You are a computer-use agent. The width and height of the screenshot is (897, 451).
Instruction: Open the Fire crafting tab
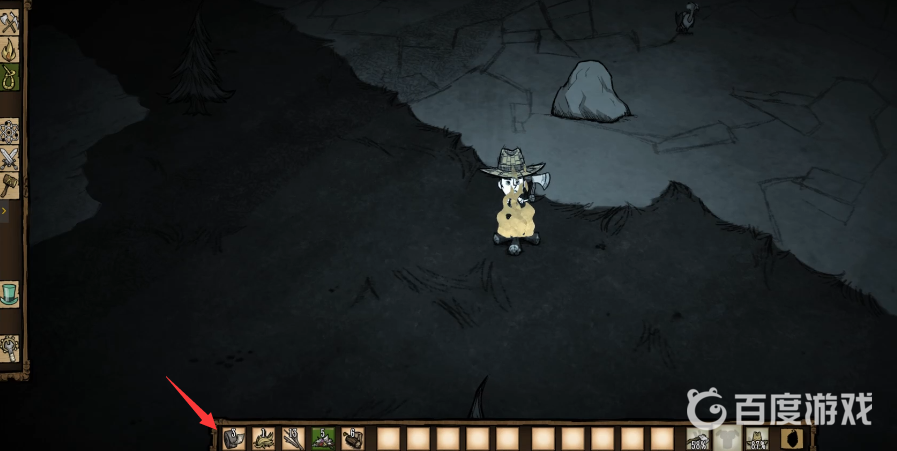pyautogui.click(x=10, y=50)
